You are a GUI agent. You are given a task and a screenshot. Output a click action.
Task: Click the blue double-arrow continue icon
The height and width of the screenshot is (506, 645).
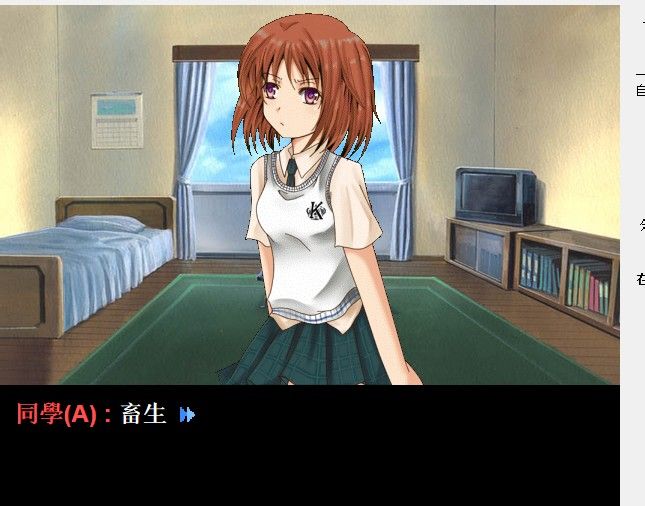(x=187, y=414)
